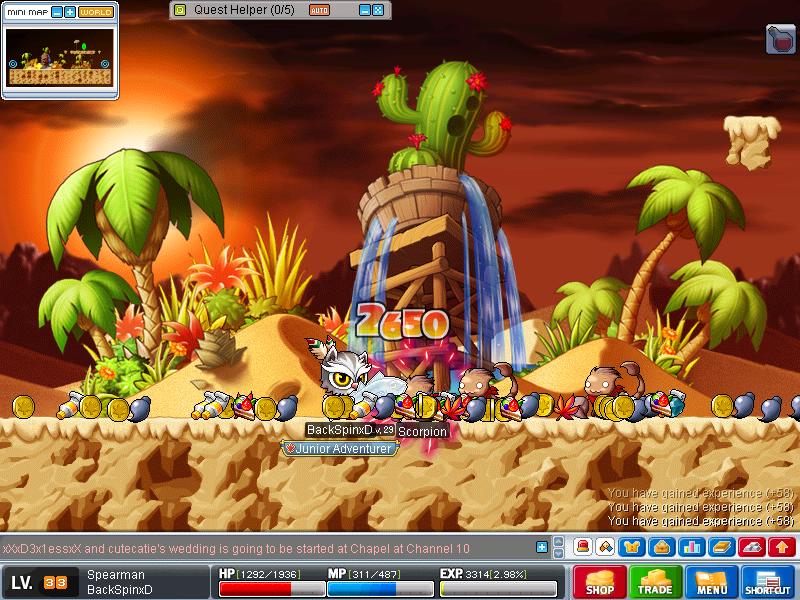Viewport: 800px width, 600px height.
Task: Click the green Trade button
Action: click(x=656, y=582)
